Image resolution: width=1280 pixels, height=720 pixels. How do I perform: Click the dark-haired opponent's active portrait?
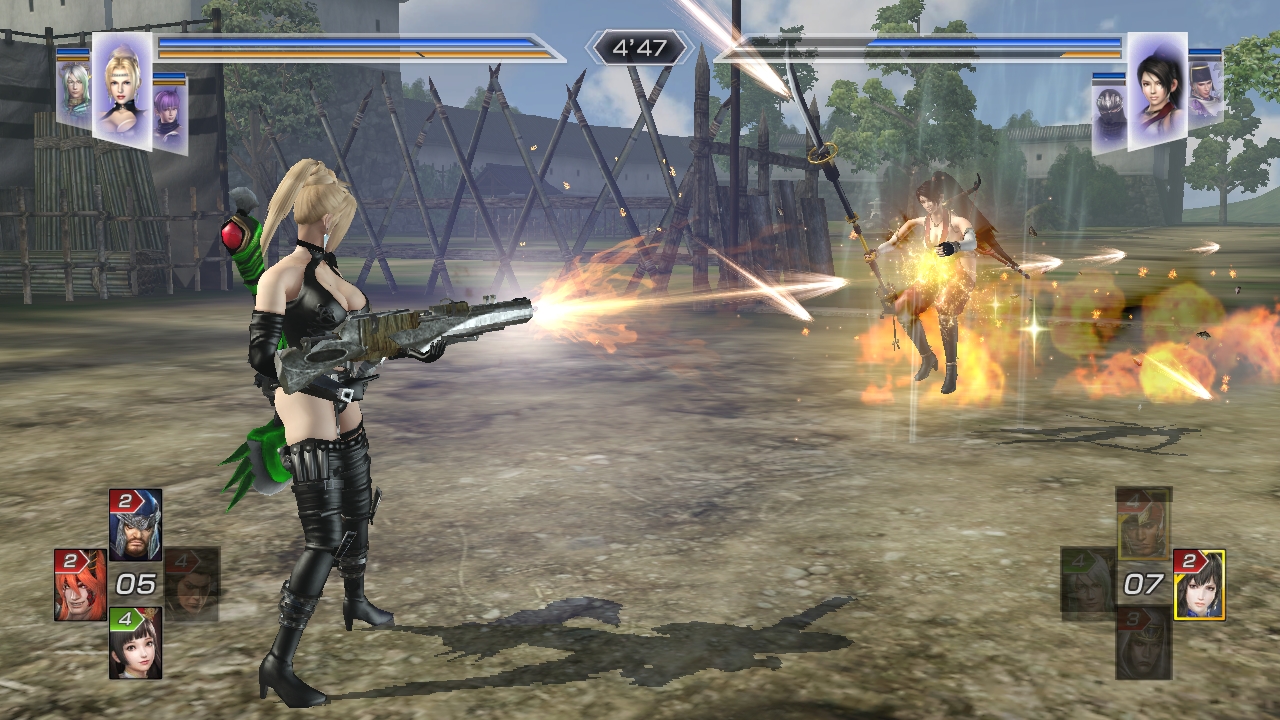pos(1157,90)
